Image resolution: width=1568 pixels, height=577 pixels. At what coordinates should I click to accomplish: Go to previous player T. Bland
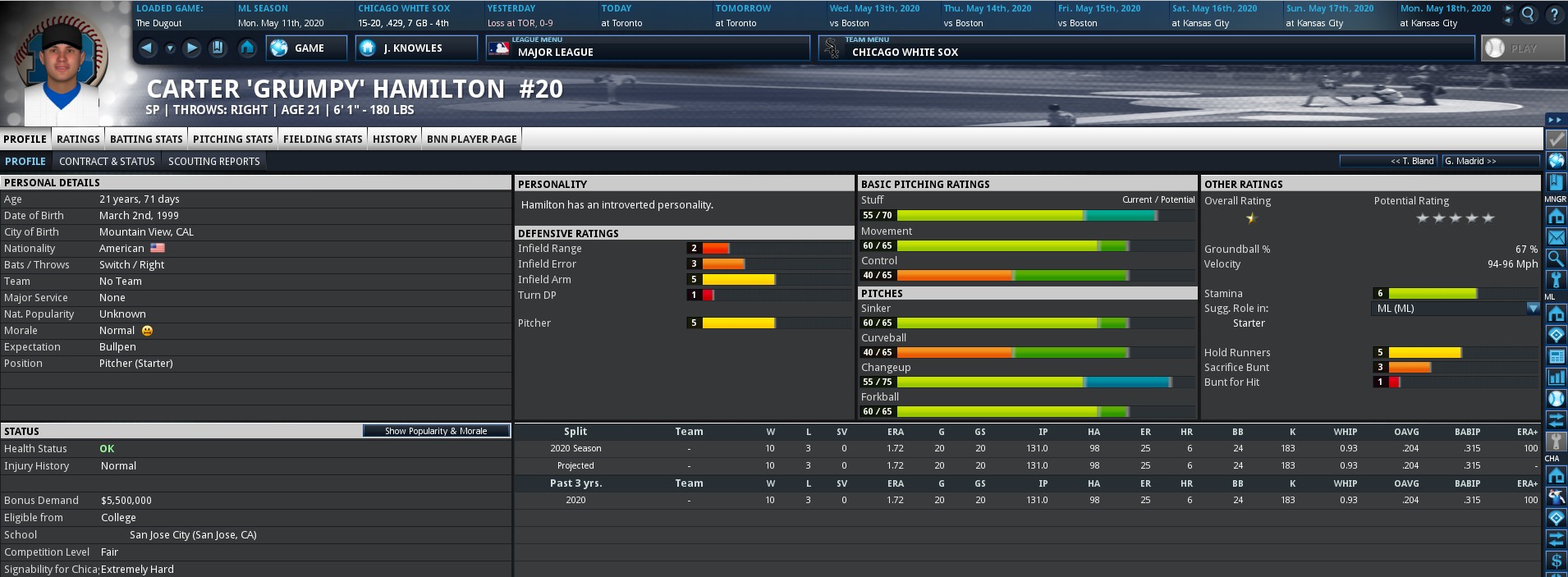pyautogui.click(x=1412, y=161)
